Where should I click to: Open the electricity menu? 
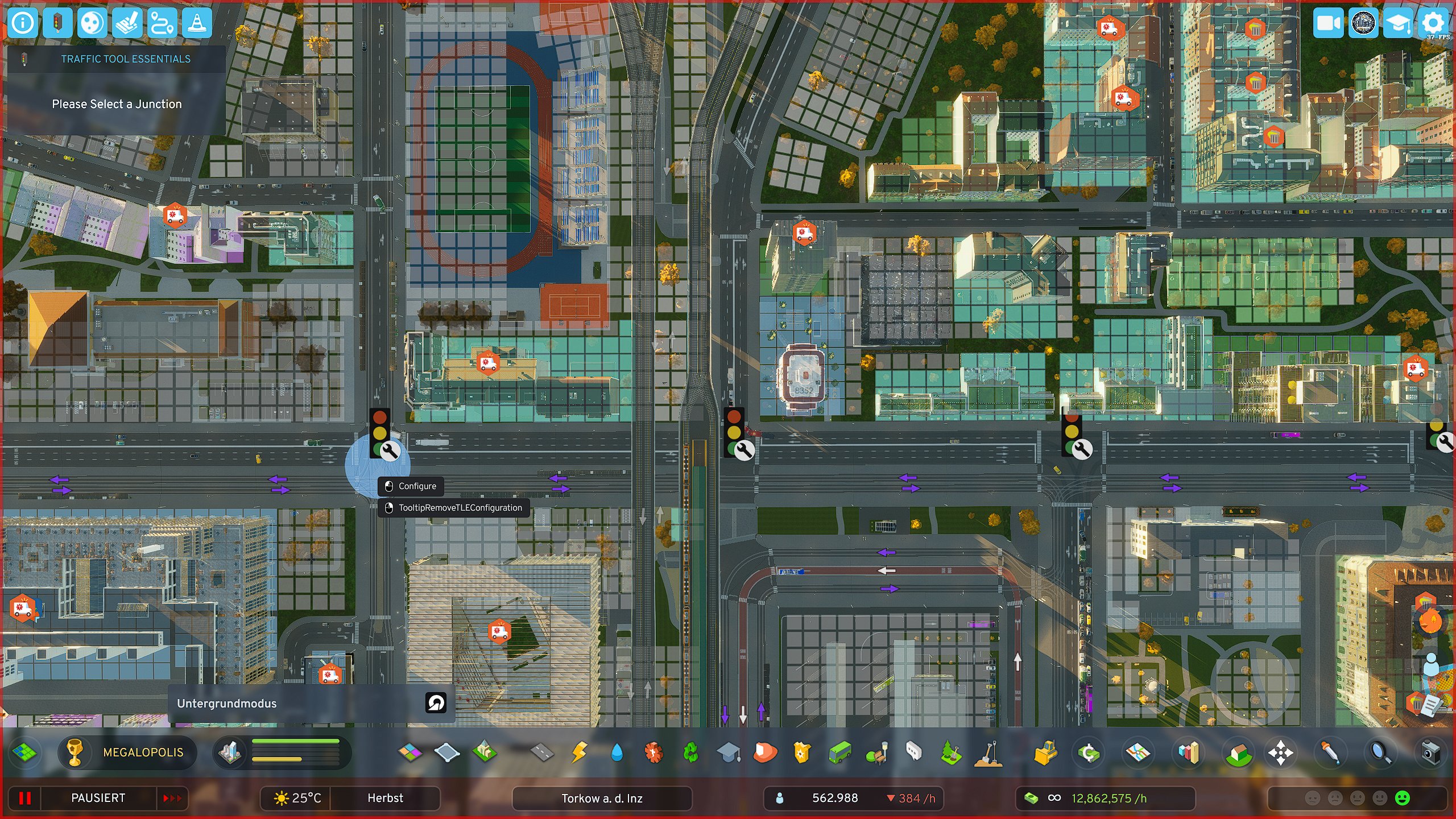point(579,752)
